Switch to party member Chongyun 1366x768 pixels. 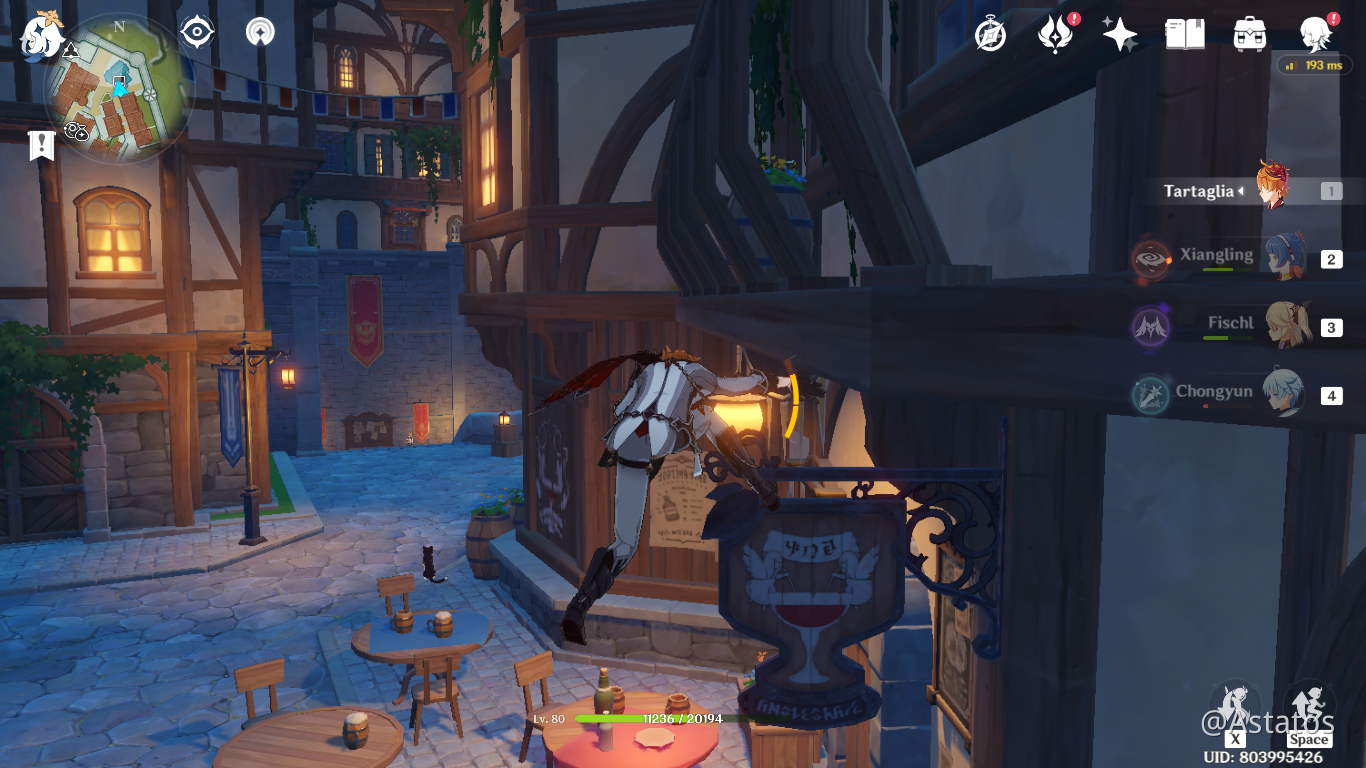1280,393
